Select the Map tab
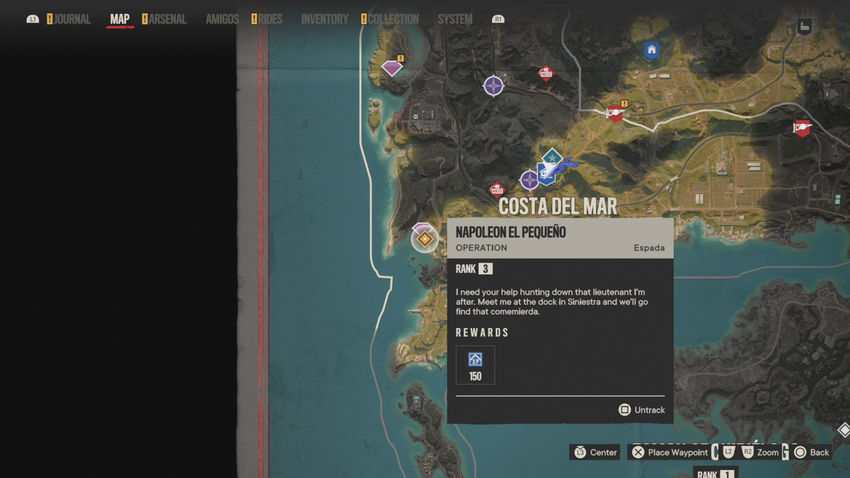Image resolution: width=850 pixels, height=478 pixels. pyautogui.click(x=119, y=19)
